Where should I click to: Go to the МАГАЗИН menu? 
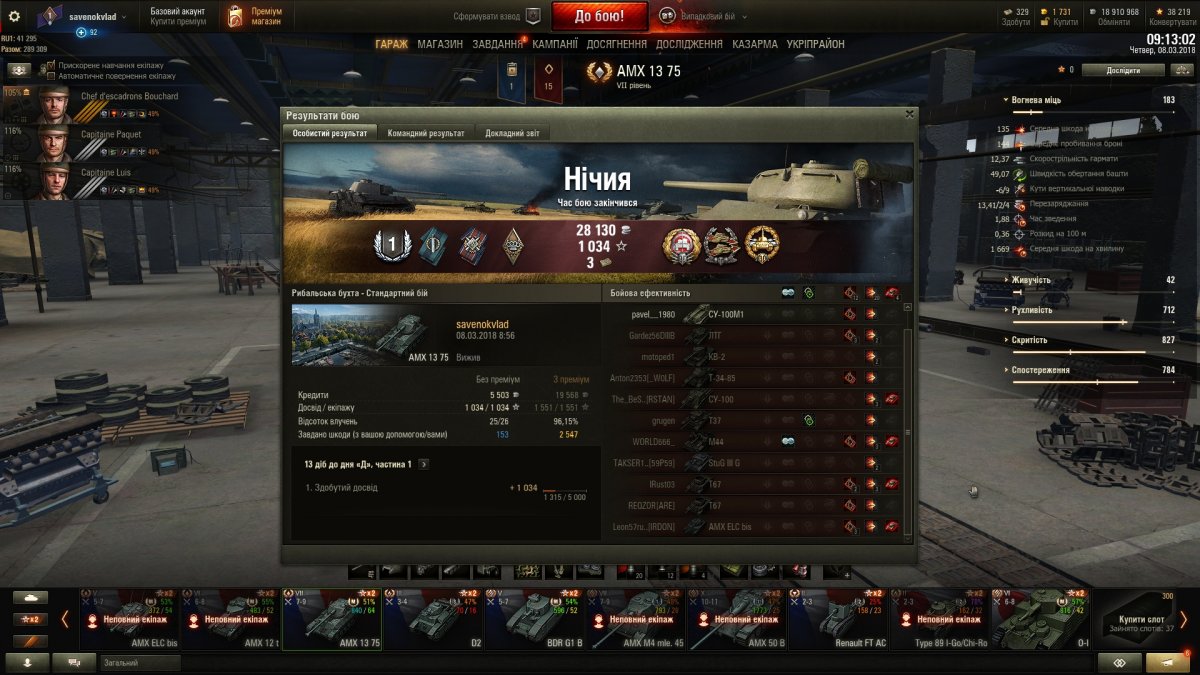coord(440,44)
